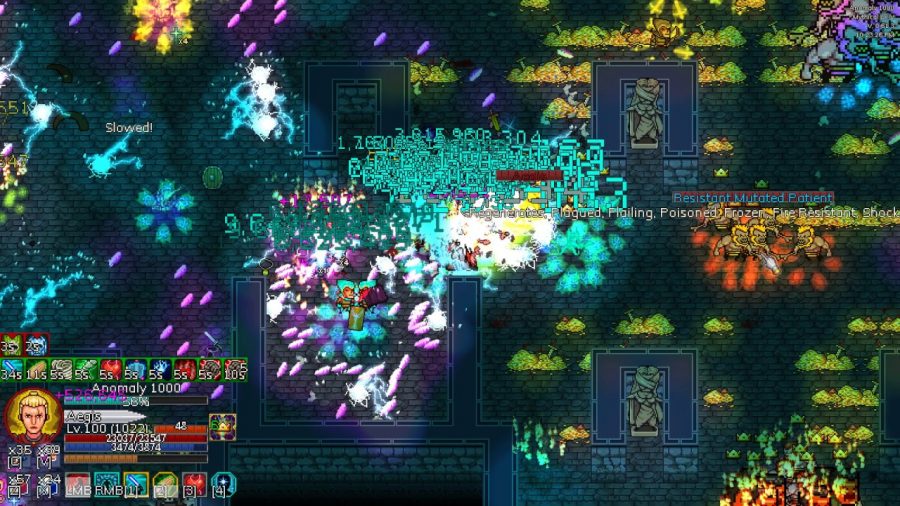The width and height of the screenshot is (900, 506).
Task: Use the potion stack showing x35
Action: coord(14,455)
